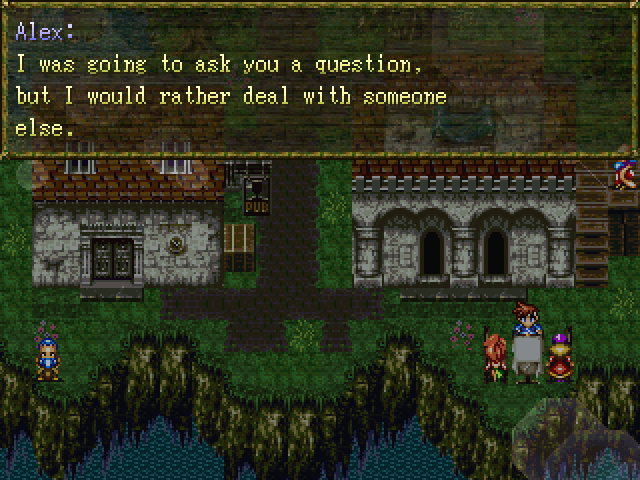
Task: Advance Alex's dialogue text box
Action: (x=320, y=80)
